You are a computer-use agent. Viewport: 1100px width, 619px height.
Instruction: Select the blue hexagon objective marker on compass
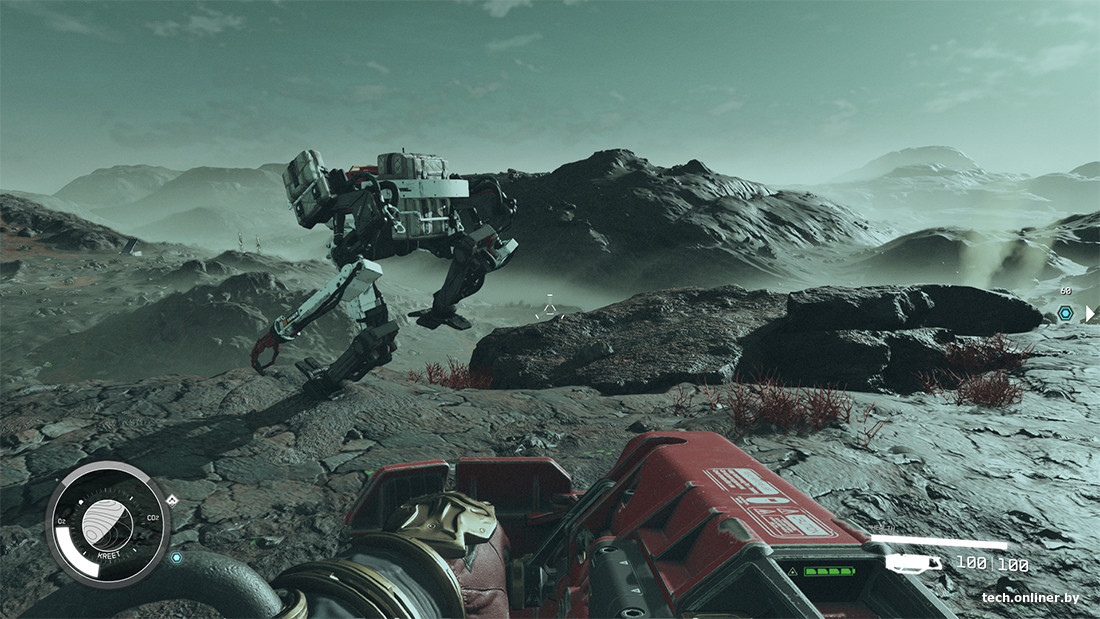pos(1065,313)
